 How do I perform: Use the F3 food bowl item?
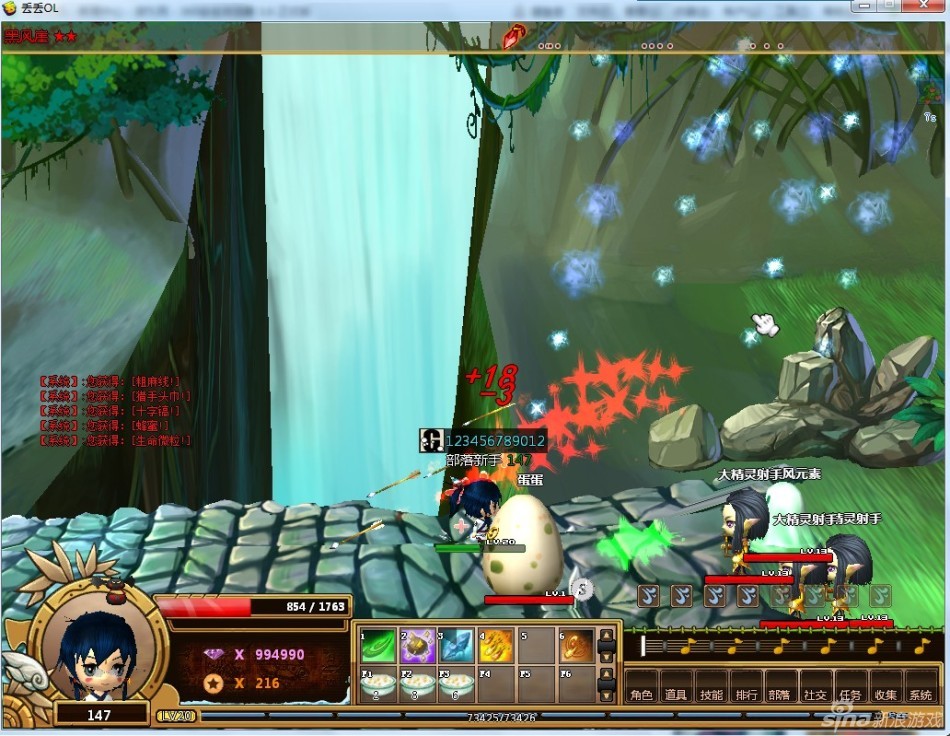tap(456, 686)
